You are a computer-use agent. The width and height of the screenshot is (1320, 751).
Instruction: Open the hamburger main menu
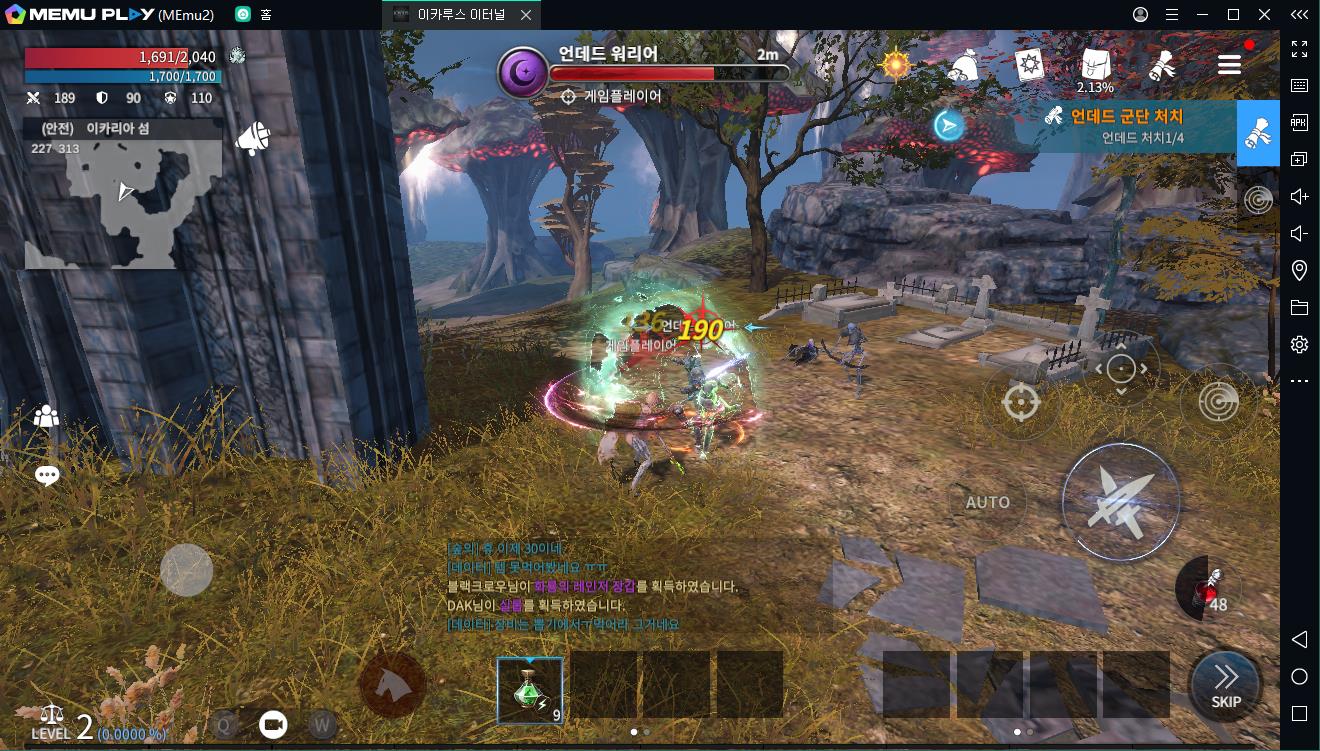point(1229,65)
